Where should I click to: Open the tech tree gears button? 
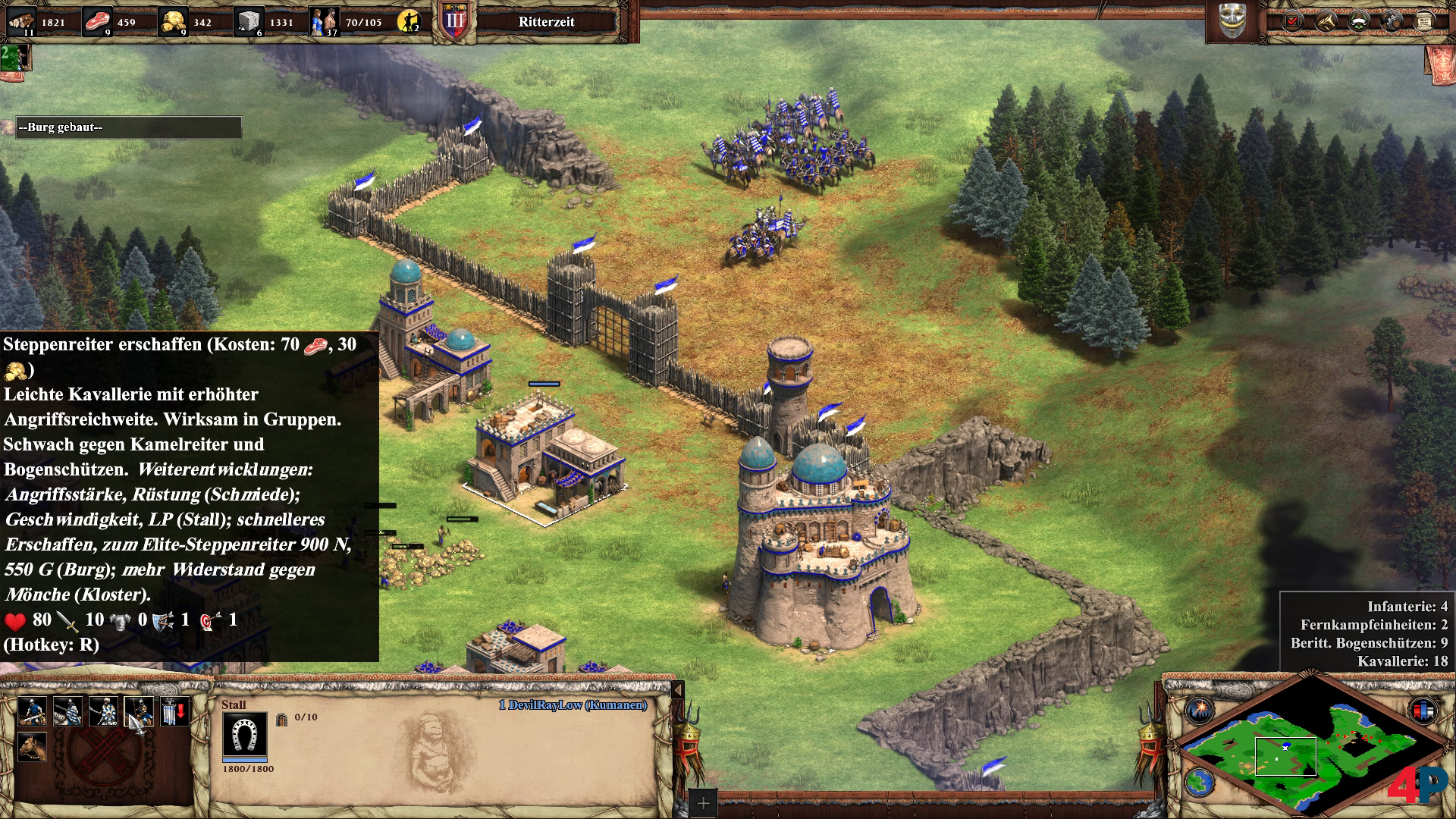pos(1392,21)
